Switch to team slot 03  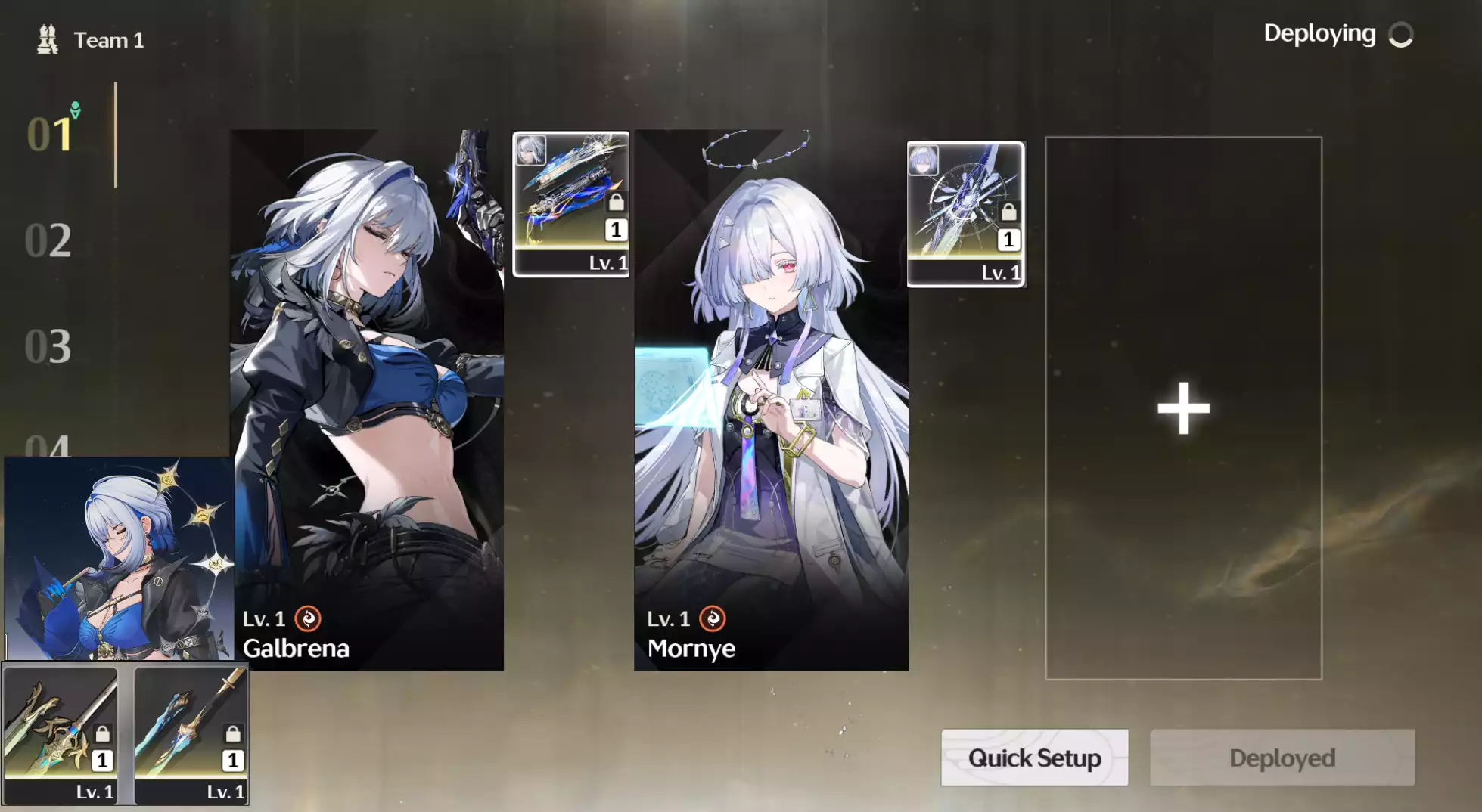[48, 346]
